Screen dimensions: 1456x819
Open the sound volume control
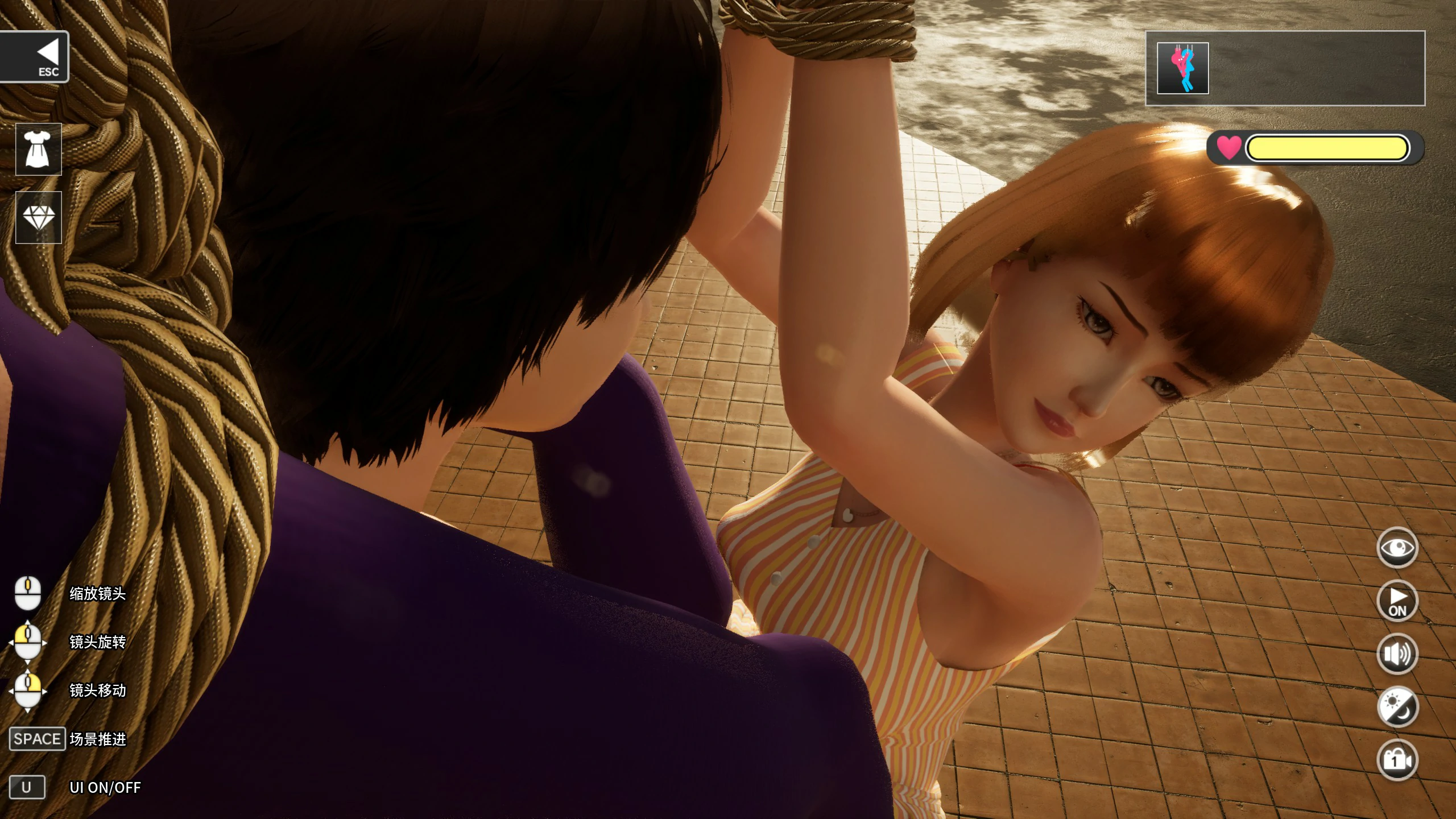(1397, 653)
